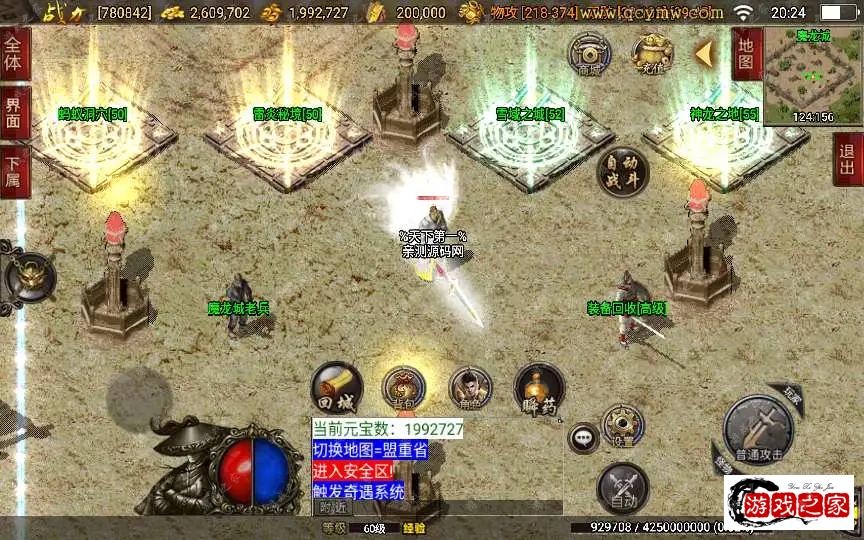Use the 回城 return-to-town scroll
Image resolution: width=864 pixels, height=540 pixels.
pos(336,388)
